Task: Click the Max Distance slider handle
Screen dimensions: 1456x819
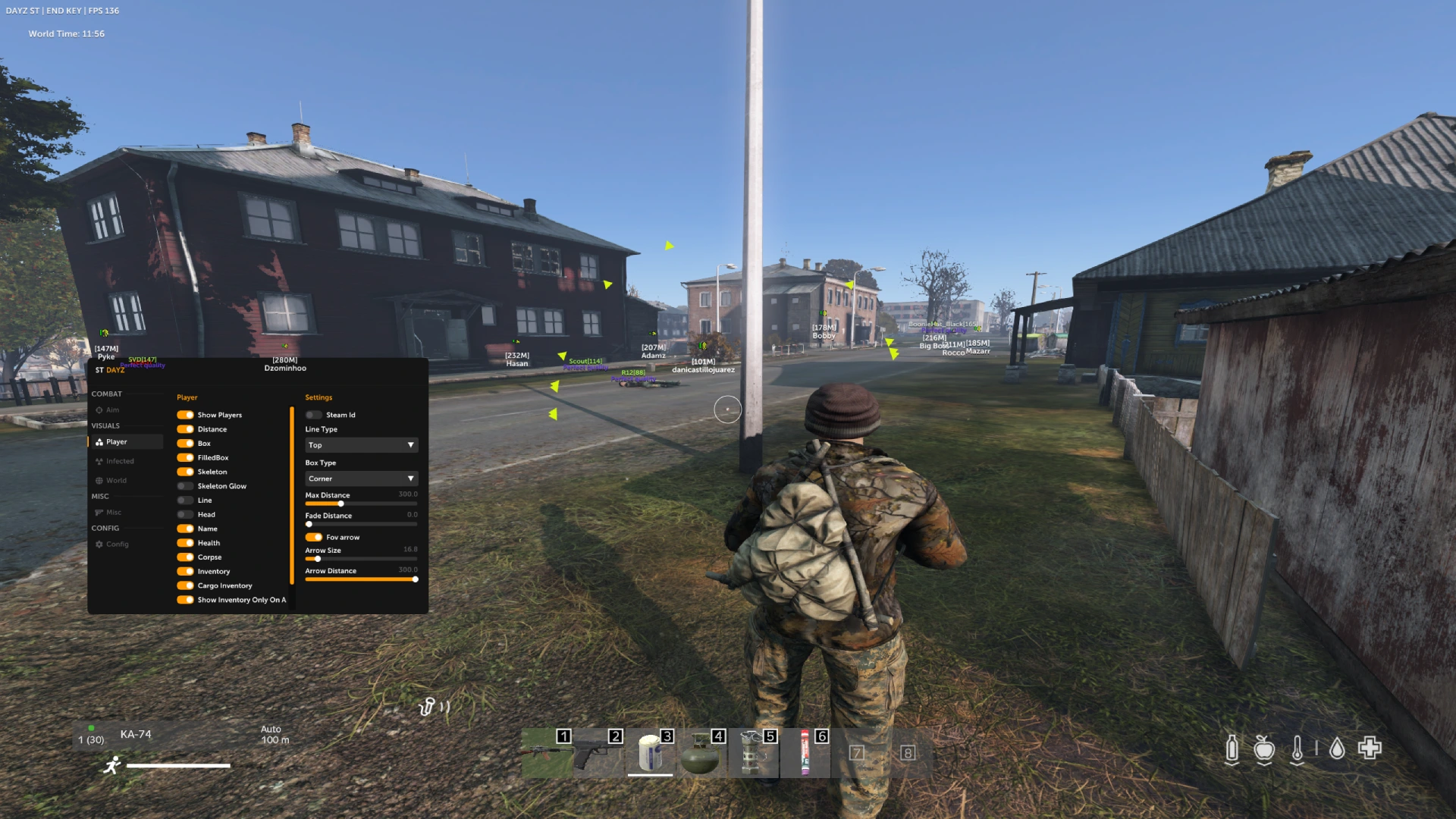Action: [341, 504]
